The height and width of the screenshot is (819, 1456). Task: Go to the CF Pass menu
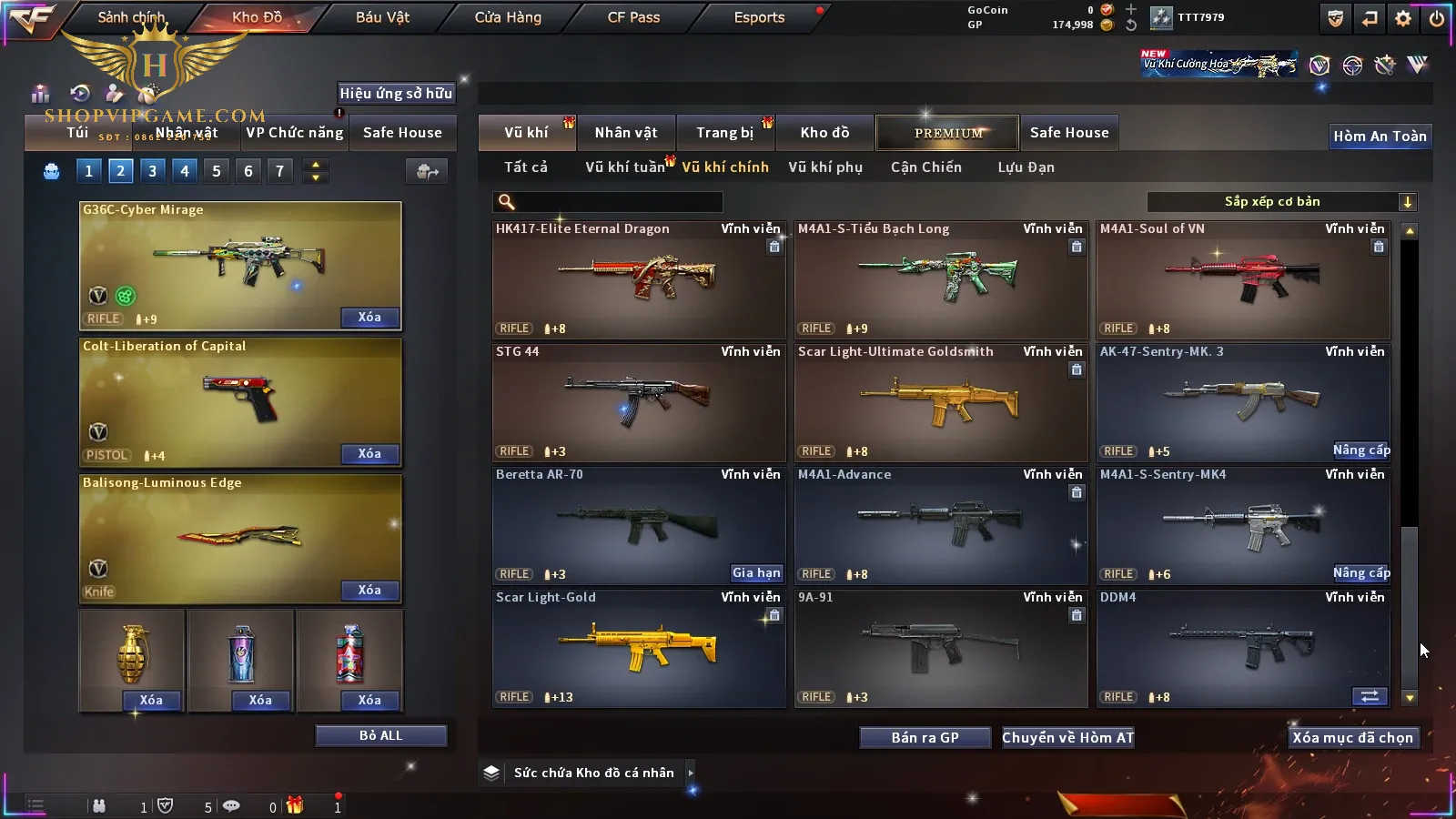633,17
